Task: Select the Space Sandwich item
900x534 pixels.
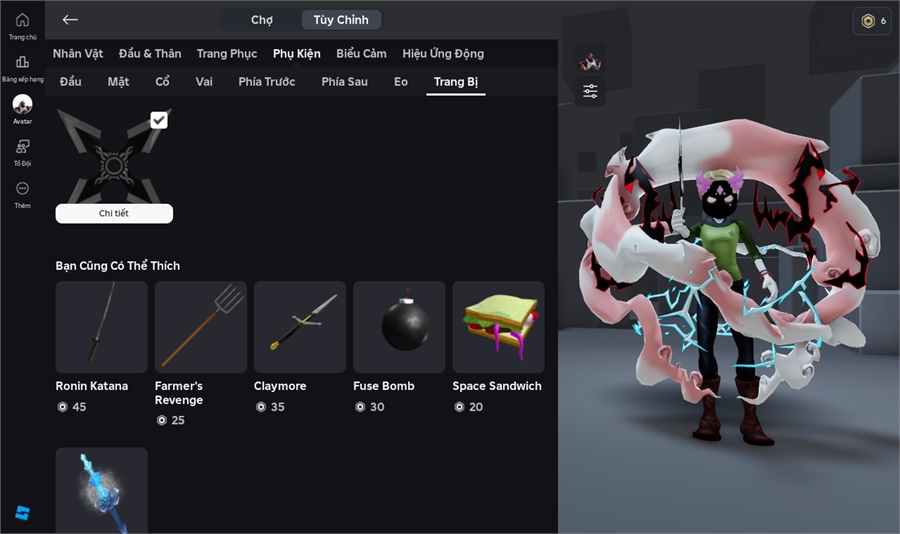Action: click(x=498, y=327)
